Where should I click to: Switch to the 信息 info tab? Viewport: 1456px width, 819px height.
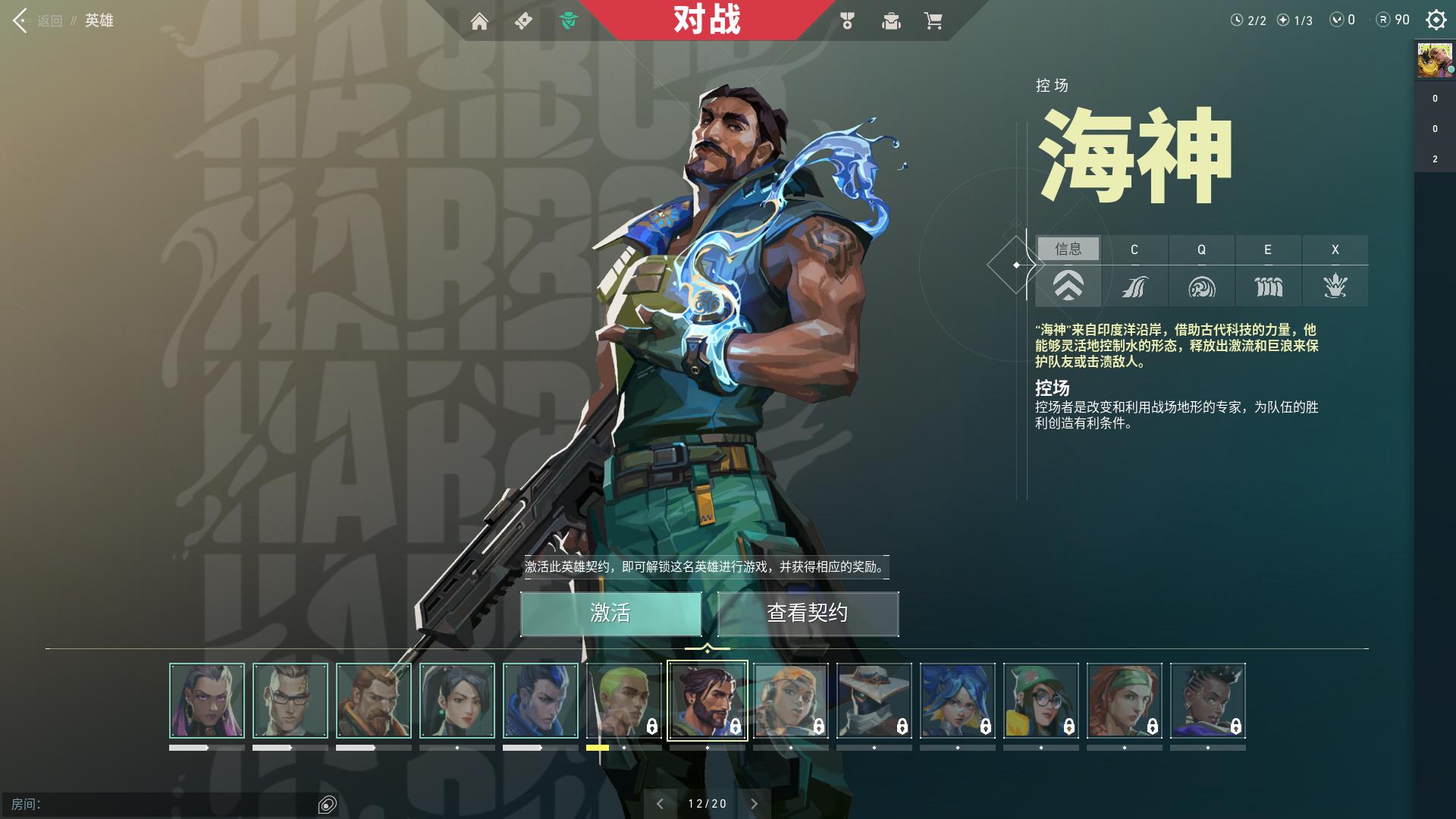(1068, 249)
